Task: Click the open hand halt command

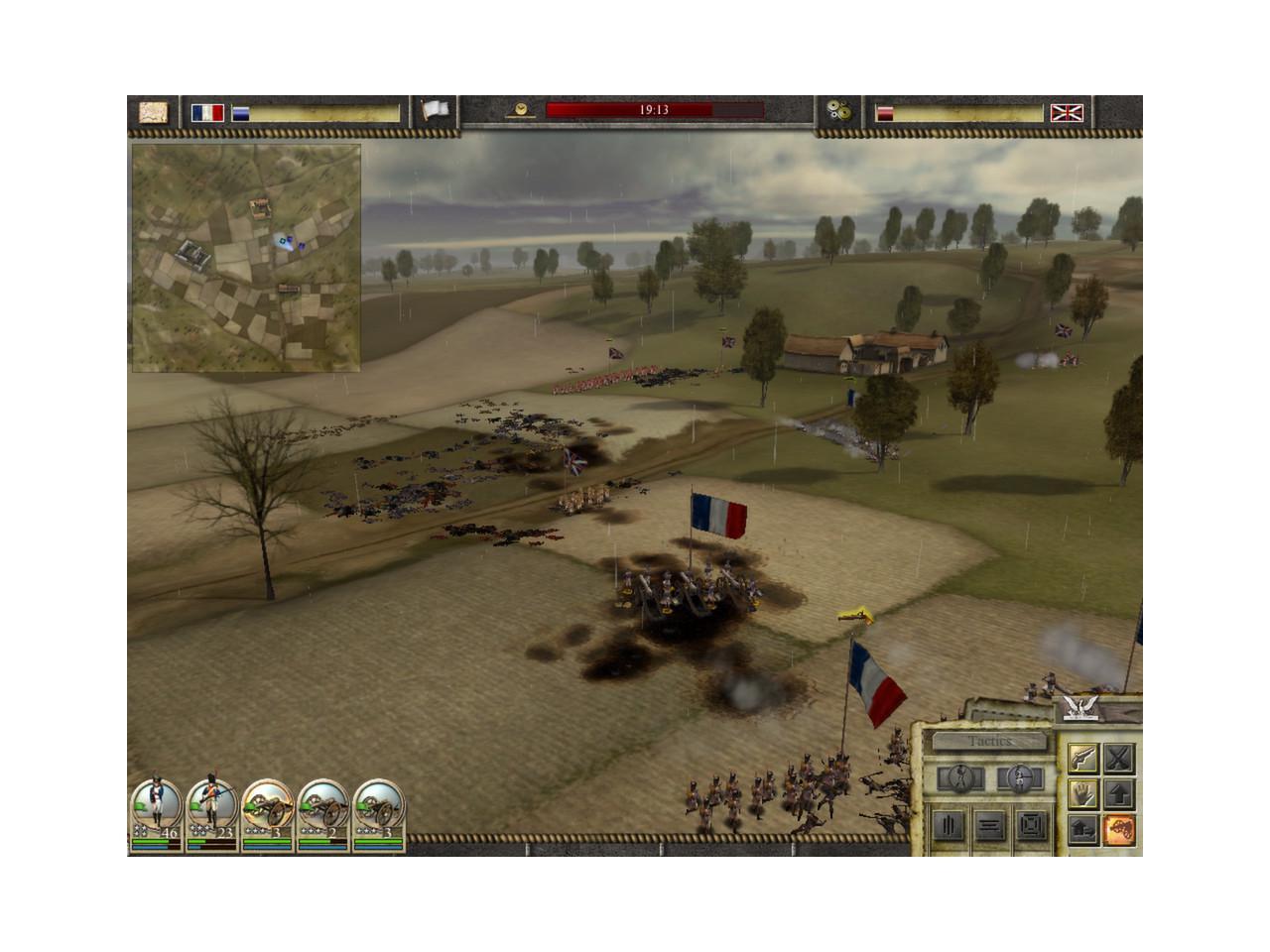Action: 1082,793
